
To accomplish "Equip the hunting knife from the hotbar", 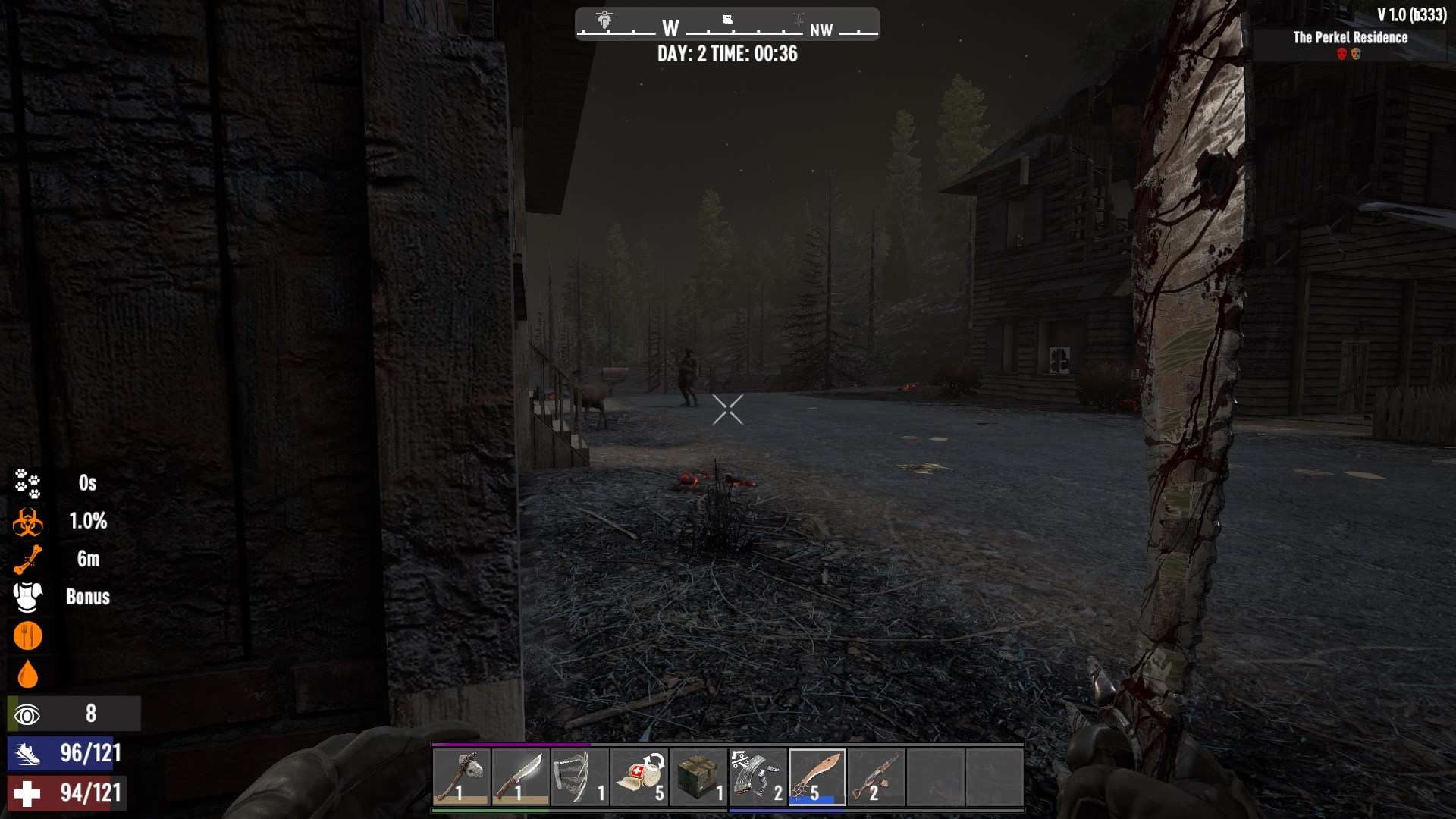I will pyautogui.click(x=520, y=777).
